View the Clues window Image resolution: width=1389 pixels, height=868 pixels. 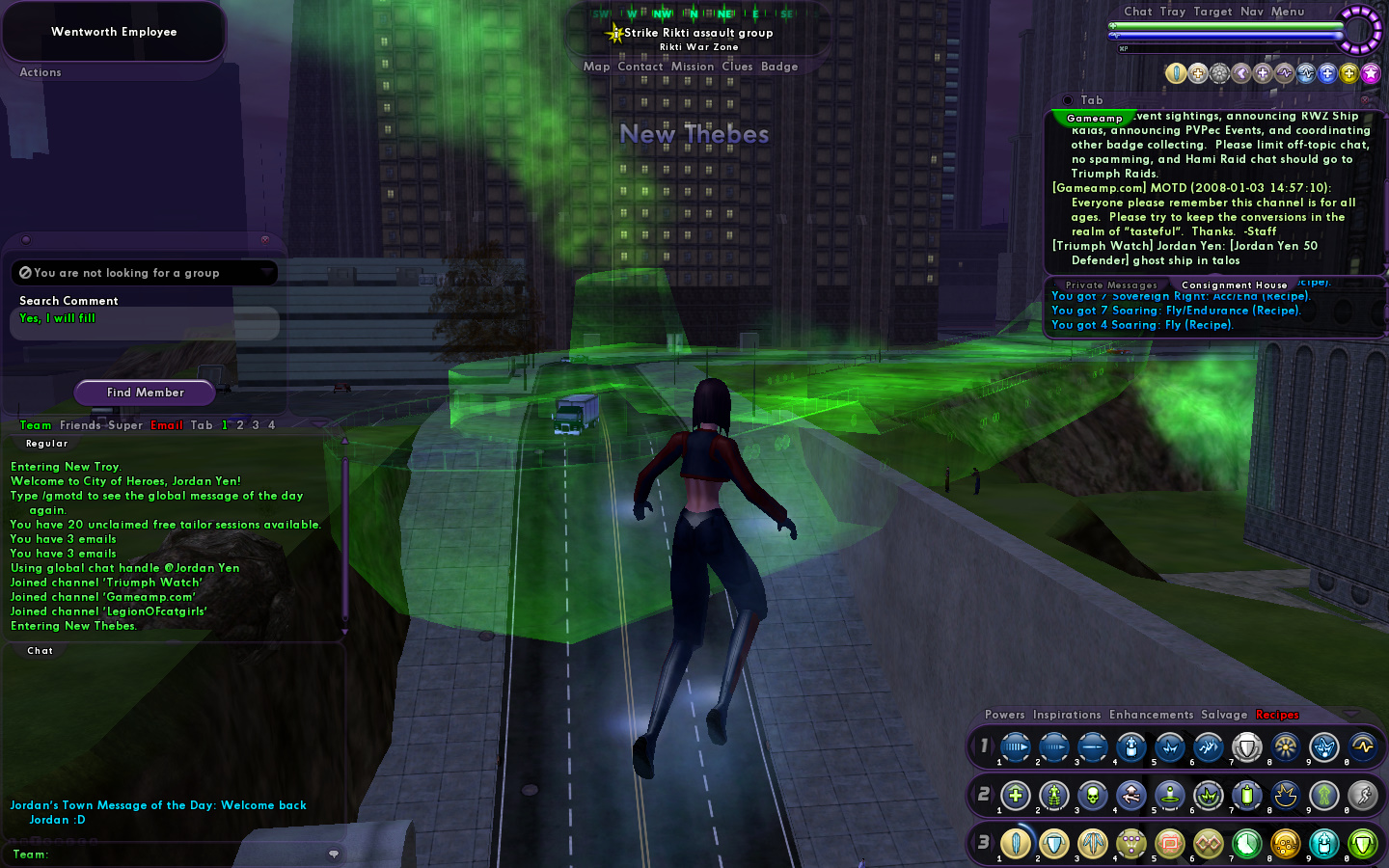coord(737,67)
